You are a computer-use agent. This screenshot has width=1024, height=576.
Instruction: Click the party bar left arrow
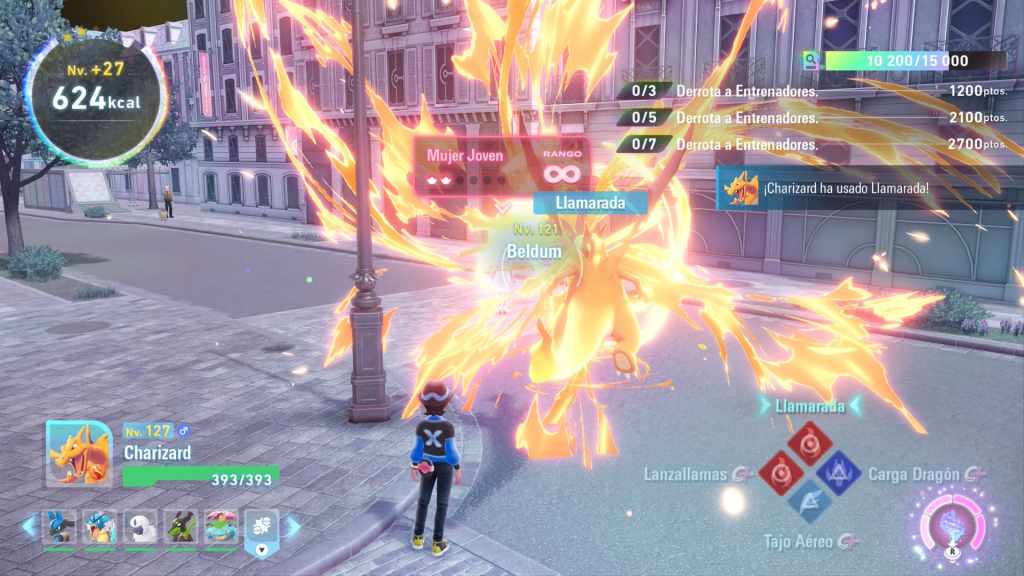pyautogui.click(x=29, y=527)
